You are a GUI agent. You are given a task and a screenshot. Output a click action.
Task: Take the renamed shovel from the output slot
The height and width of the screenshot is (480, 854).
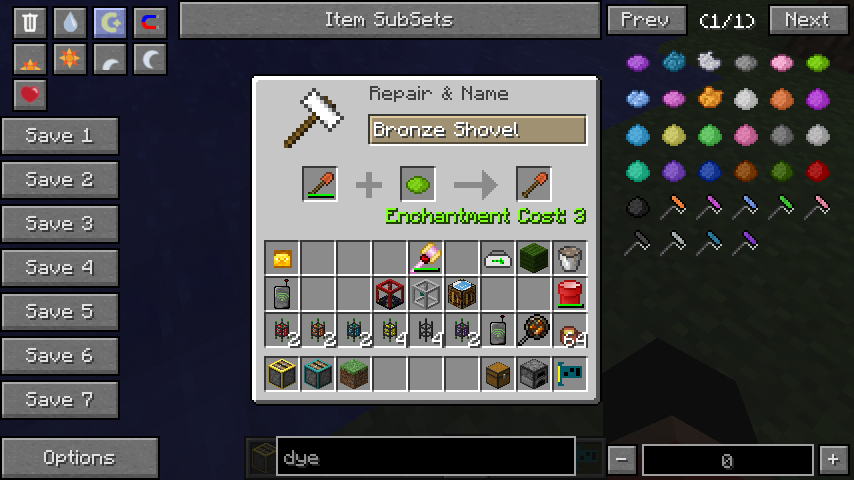534,185
